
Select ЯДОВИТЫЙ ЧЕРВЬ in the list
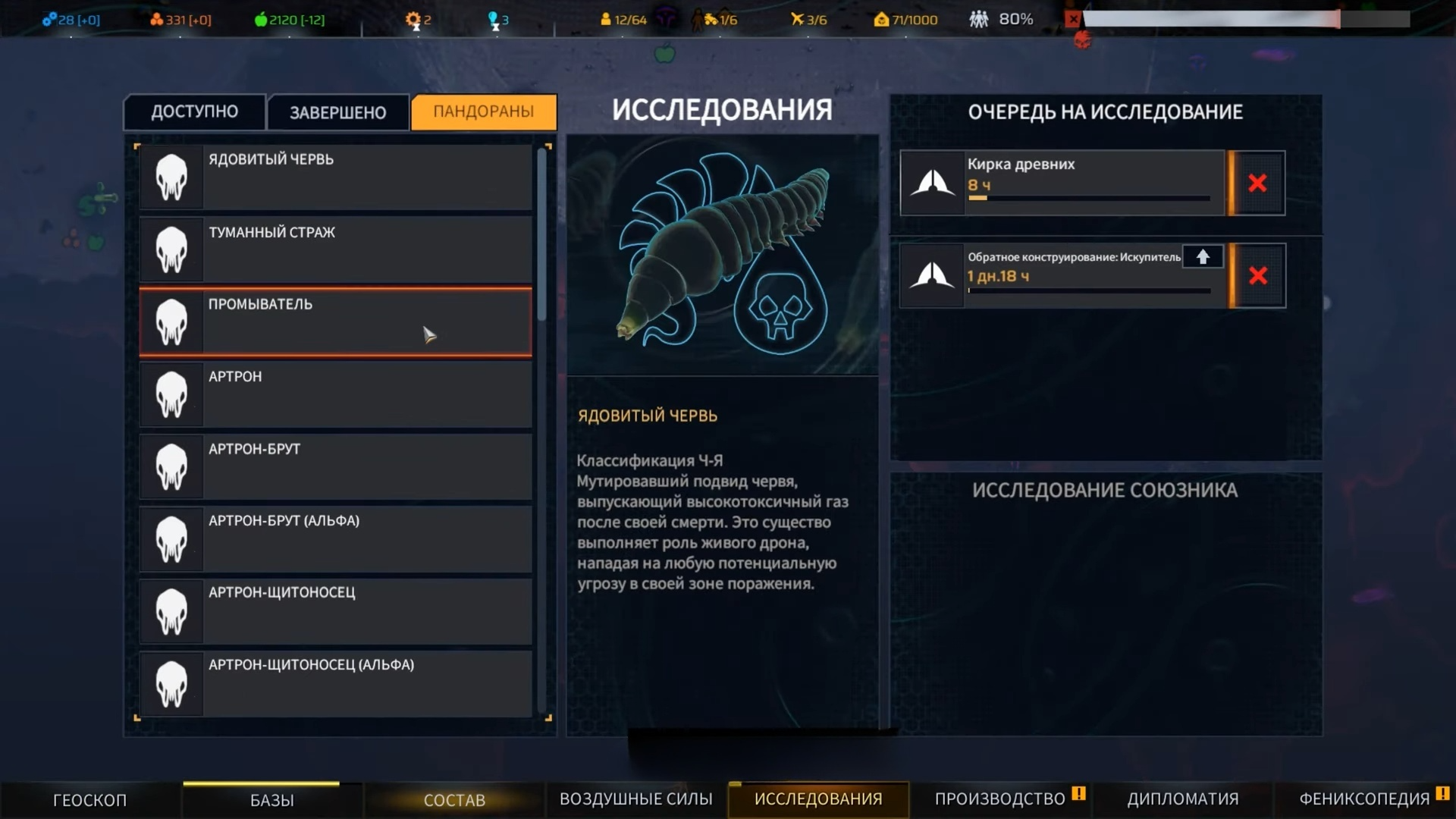(x=335, y=177)
